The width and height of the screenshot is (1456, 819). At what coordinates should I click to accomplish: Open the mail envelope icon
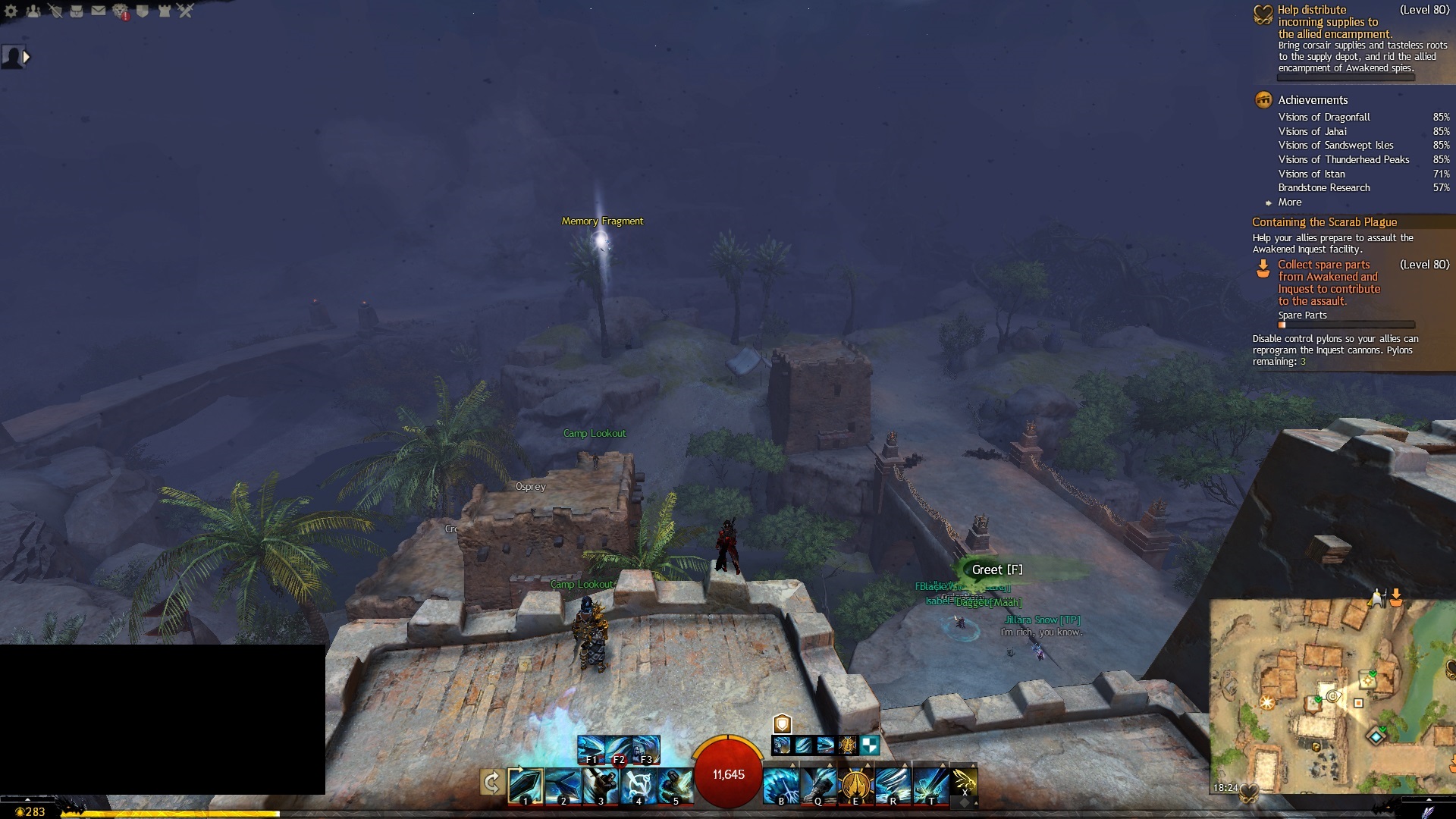coord(99,11)
